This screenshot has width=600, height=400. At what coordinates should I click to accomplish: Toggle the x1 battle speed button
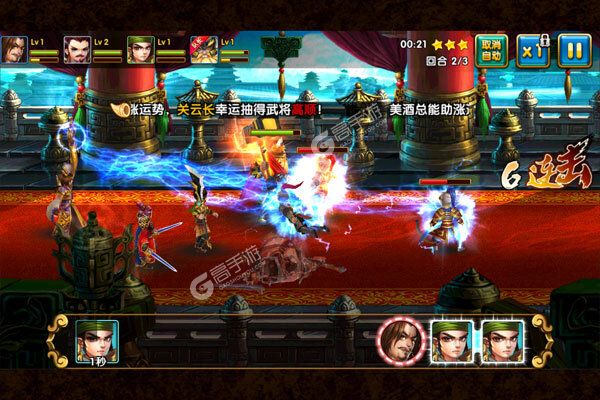tap(530, 48)
